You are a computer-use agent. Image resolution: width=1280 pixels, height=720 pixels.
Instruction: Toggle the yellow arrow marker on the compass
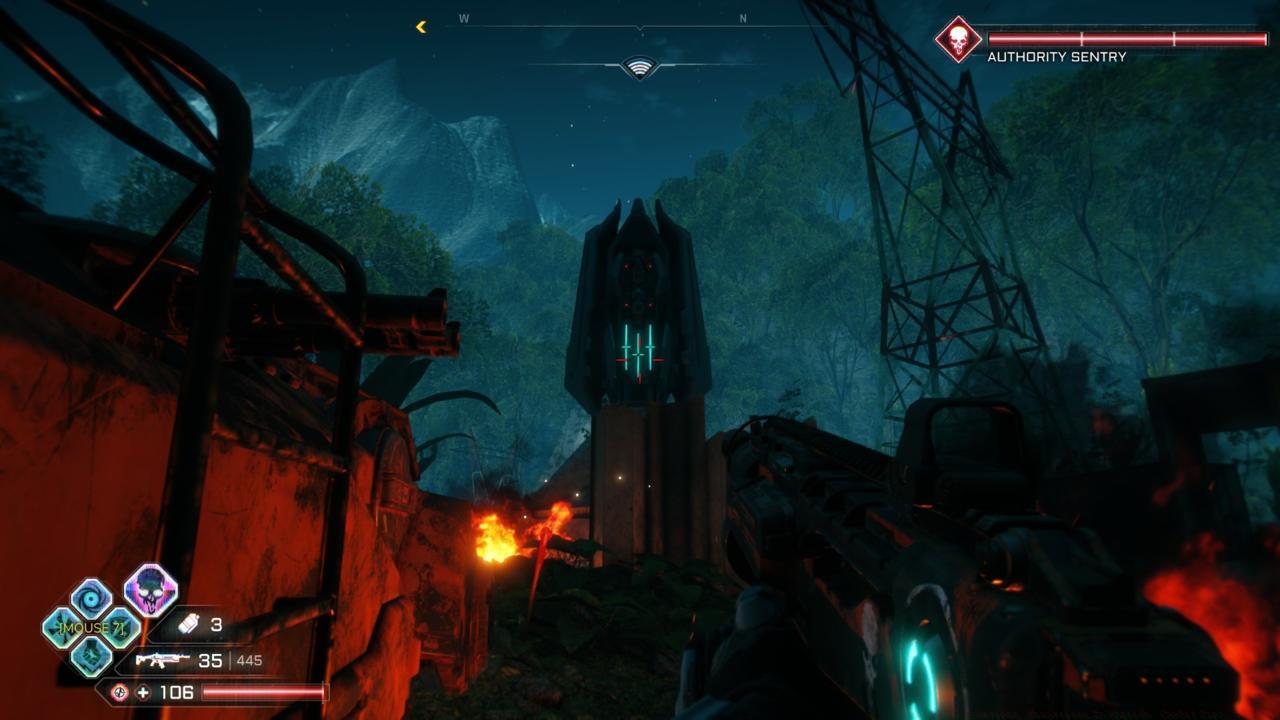[420, 28]
